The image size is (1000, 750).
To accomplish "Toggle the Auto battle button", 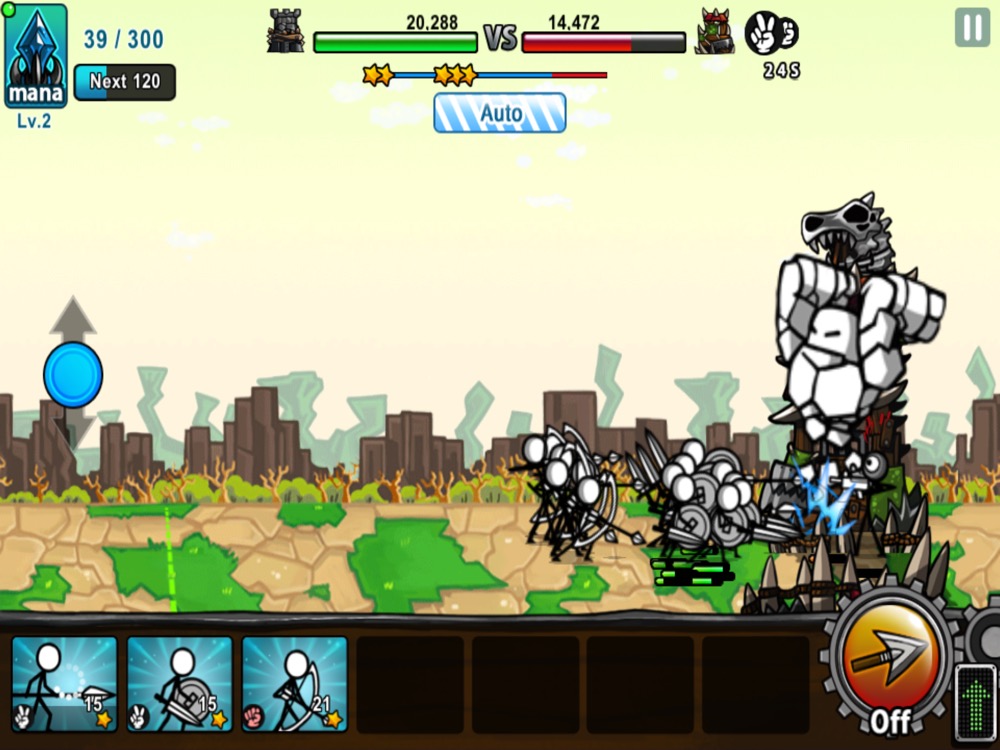I will (500, 113).
